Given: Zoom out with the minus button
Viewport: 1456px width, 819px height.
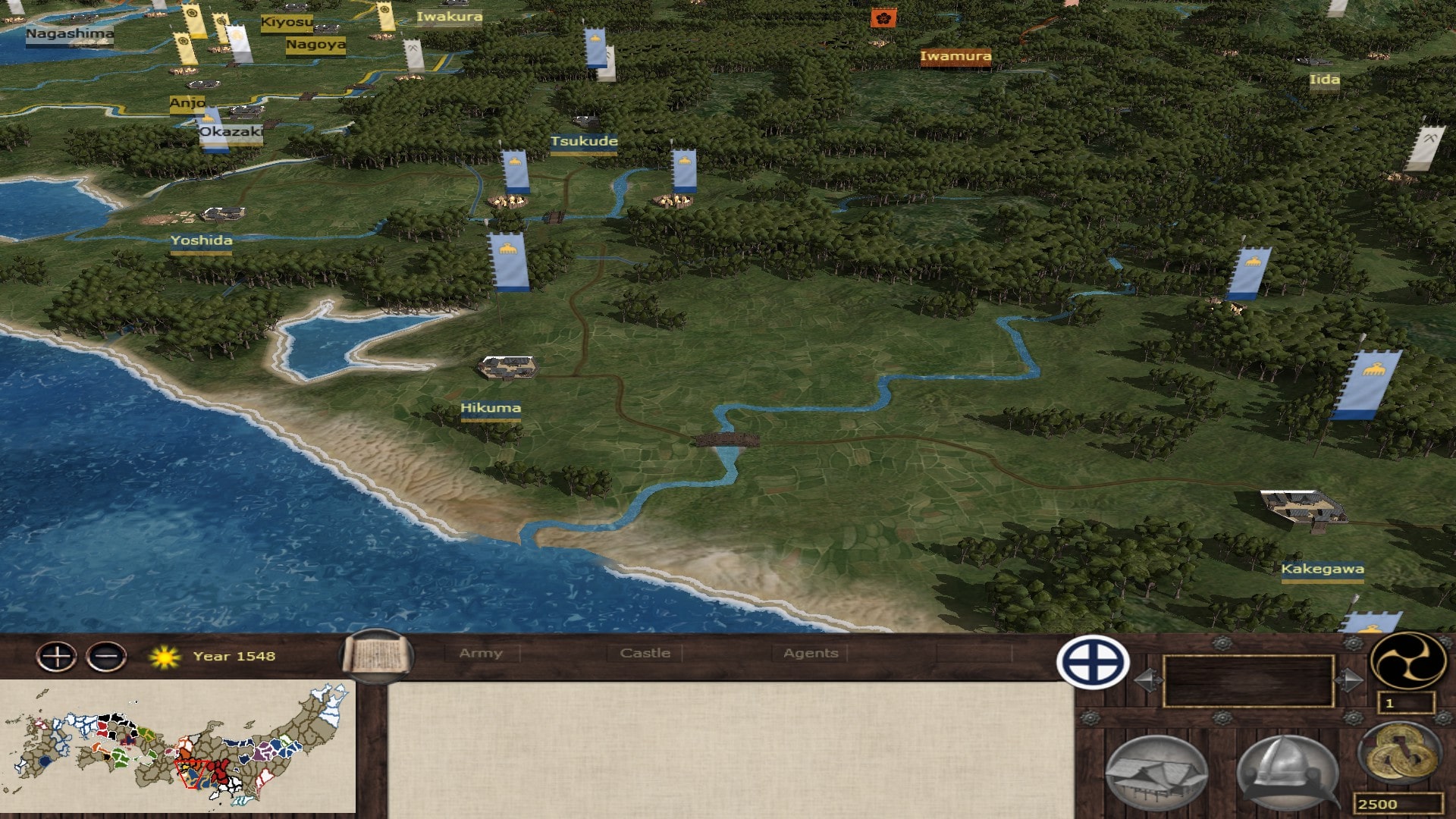Looking at the screenshot, I should pos(107,657).
